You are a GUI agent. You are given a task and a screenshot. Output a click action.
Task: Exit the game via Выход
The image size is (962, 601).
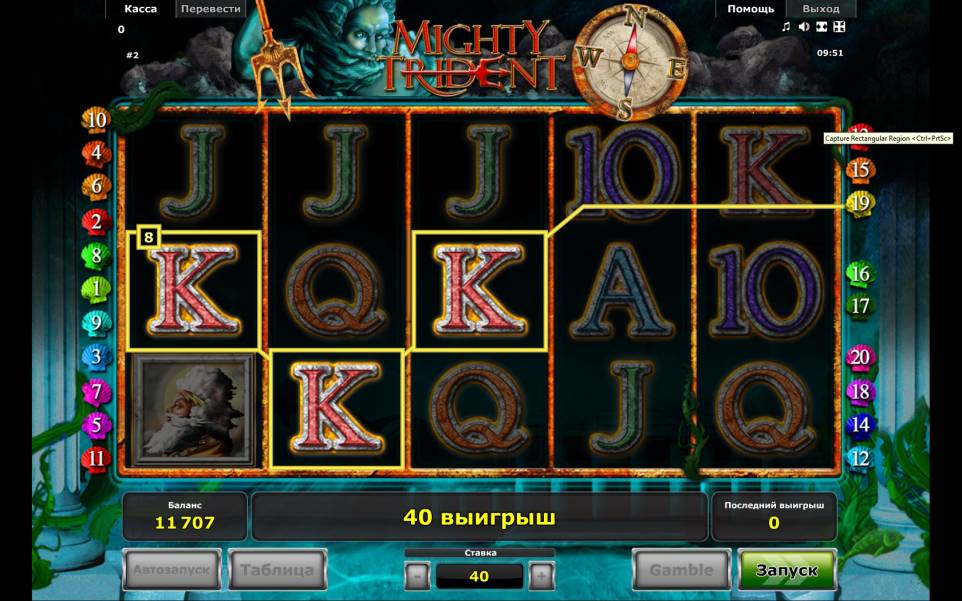click(820, 9)
